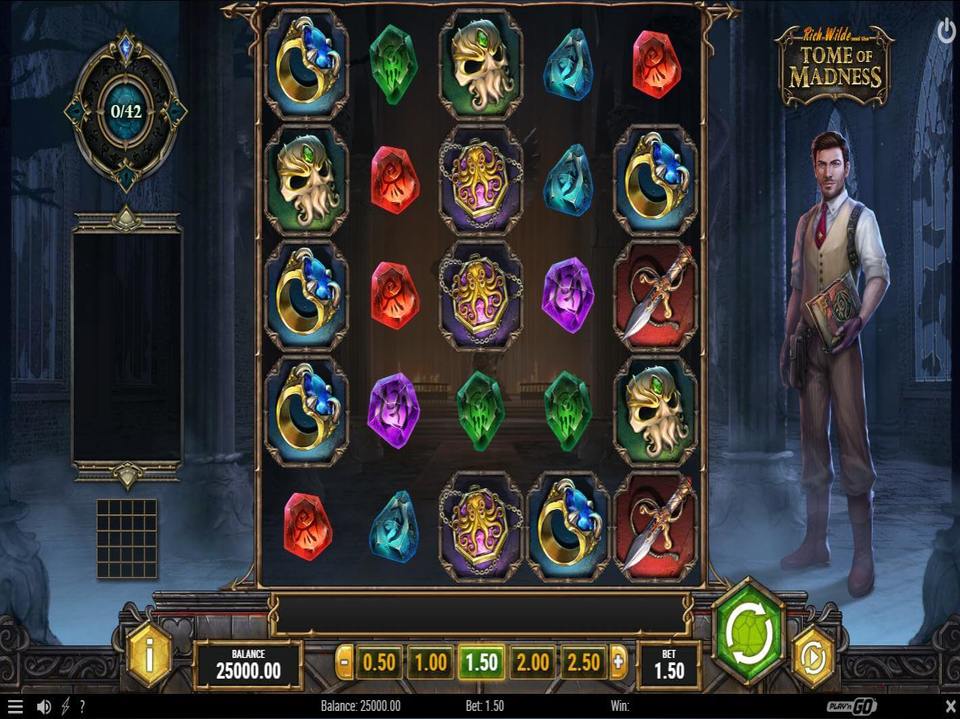960x719 pixels.
Task: Set the bet to 2.00
Action: tap(532, 662)
